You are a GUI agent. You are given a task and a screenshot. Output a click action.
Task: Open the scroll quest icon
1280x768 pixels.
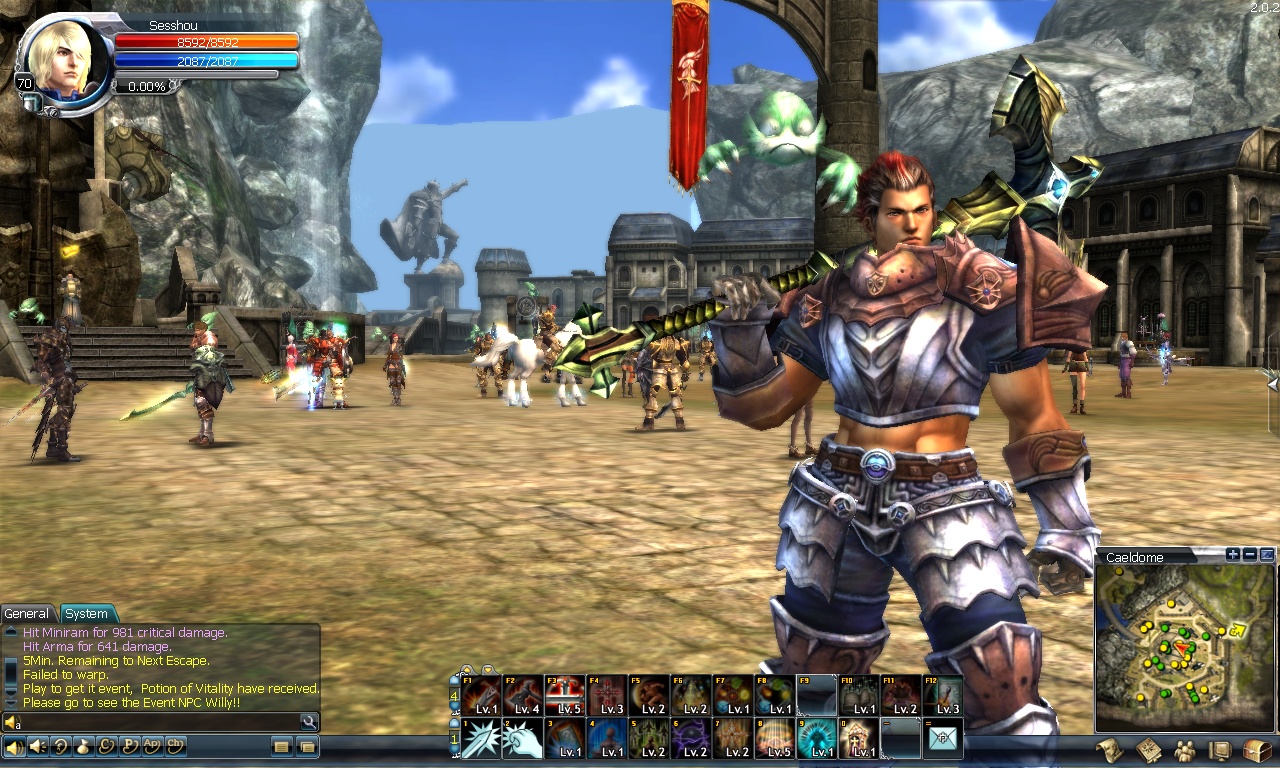pos(1109,750)
